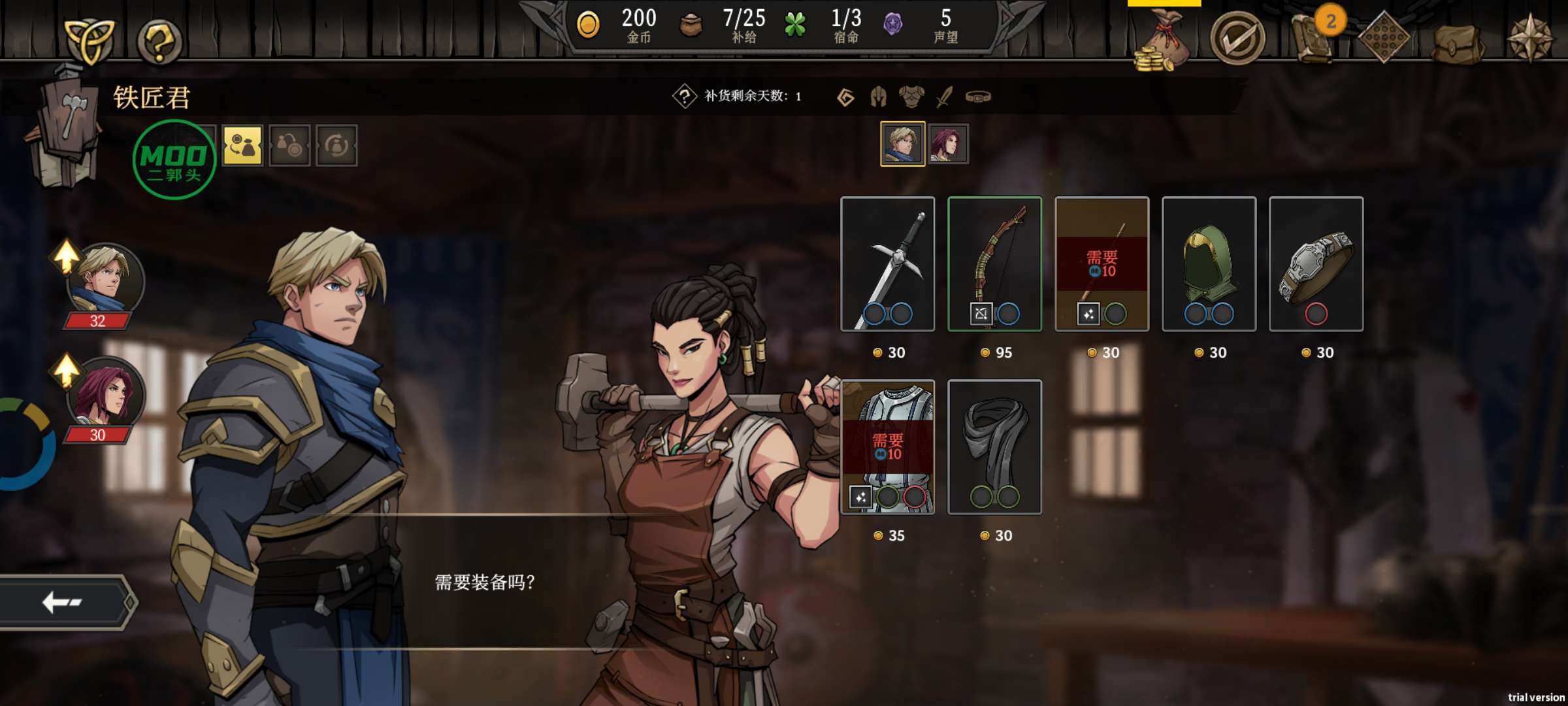Select the dark gray scarf item
The width and height of the screenshot is (1568, 706).
tap(994, 446)
